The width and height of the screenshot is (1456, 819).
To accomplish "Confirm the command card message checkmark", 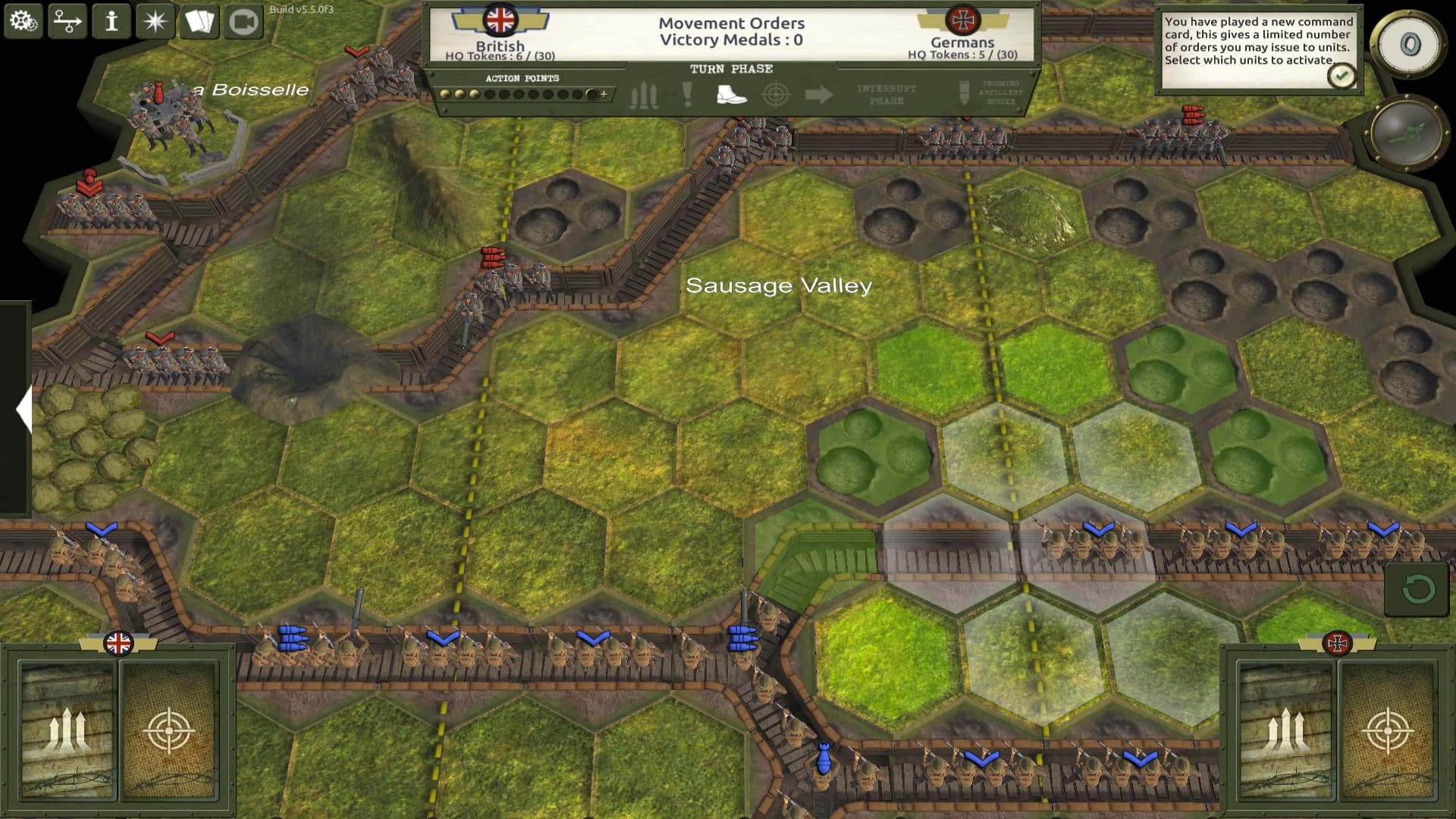I will tap(1341, 74).
